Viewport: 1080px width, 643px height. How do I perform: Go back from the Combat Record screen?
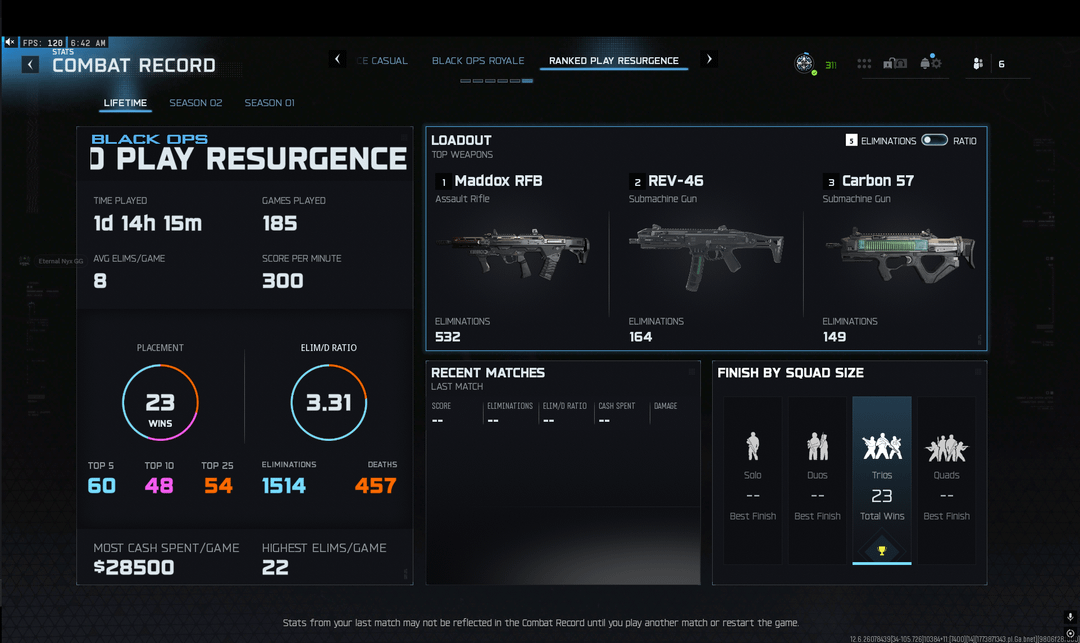[31, 65]
